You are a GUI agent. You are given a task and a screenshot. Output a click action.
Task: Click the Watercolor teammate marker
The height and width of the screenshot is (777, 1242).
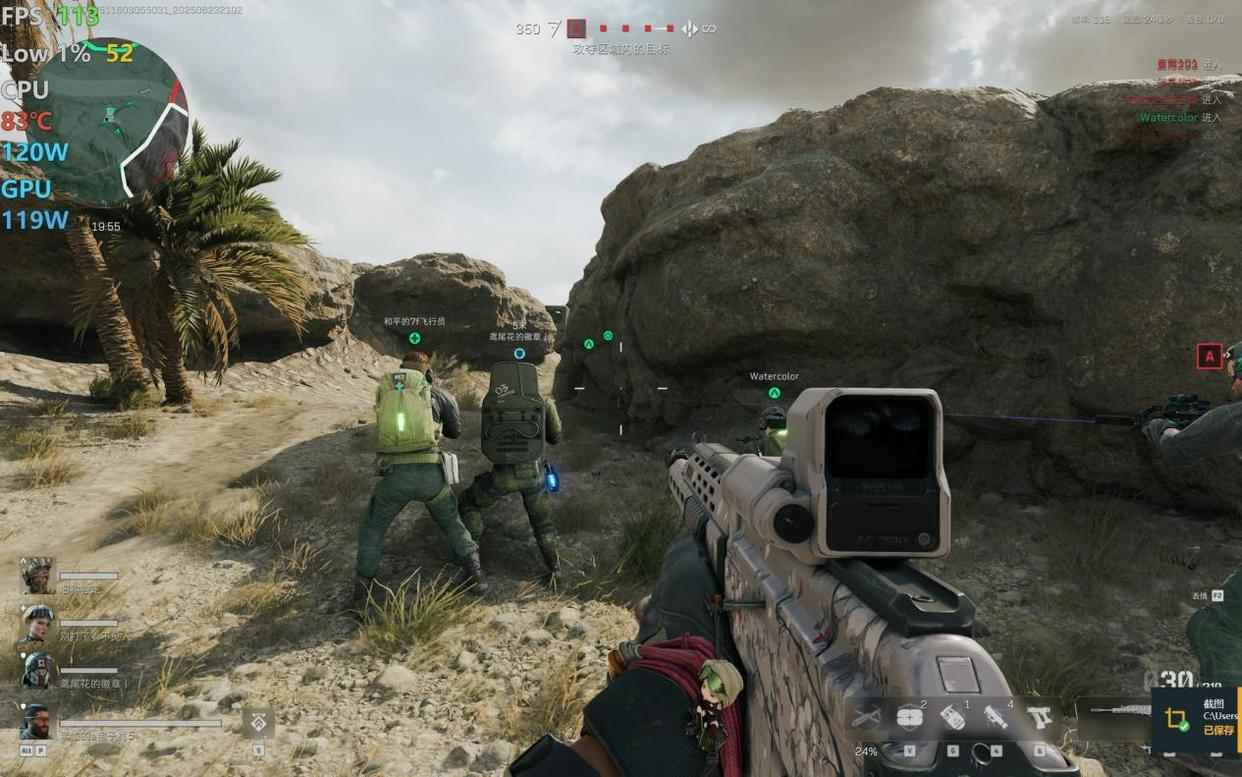[x=774, y=393]
